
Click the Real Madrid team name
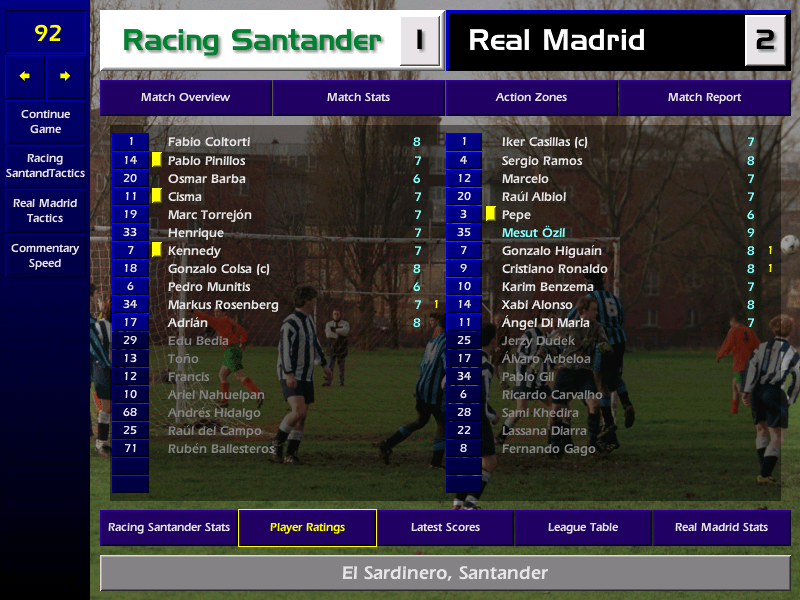[557, 41]
